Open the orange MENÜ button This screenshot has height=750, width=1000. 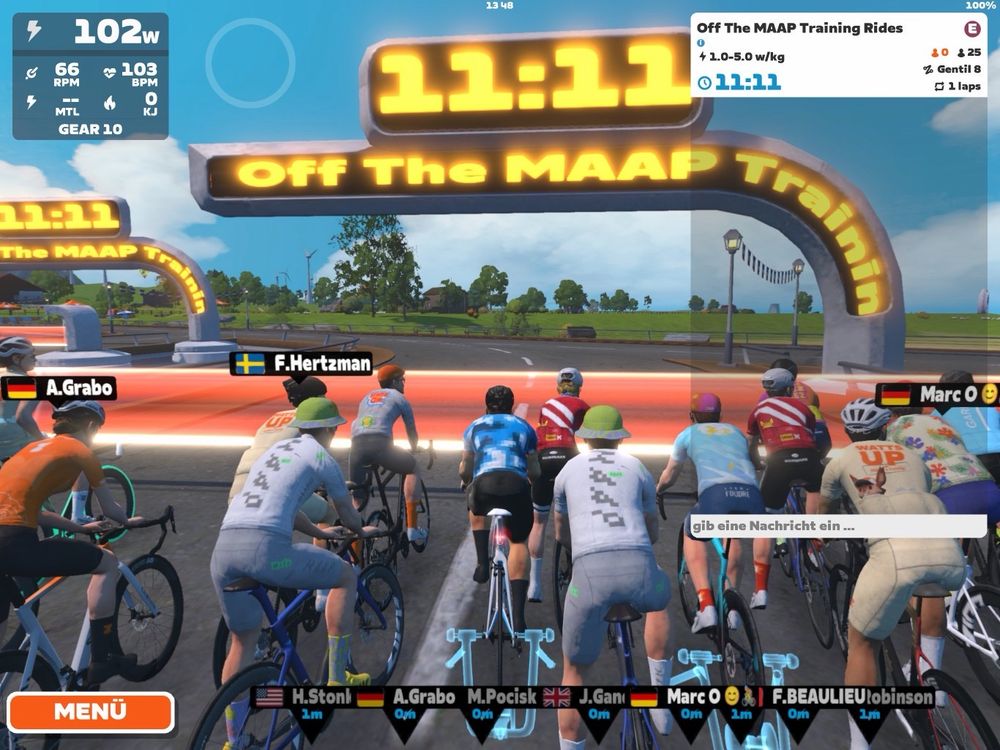click(x=91, y=712)
